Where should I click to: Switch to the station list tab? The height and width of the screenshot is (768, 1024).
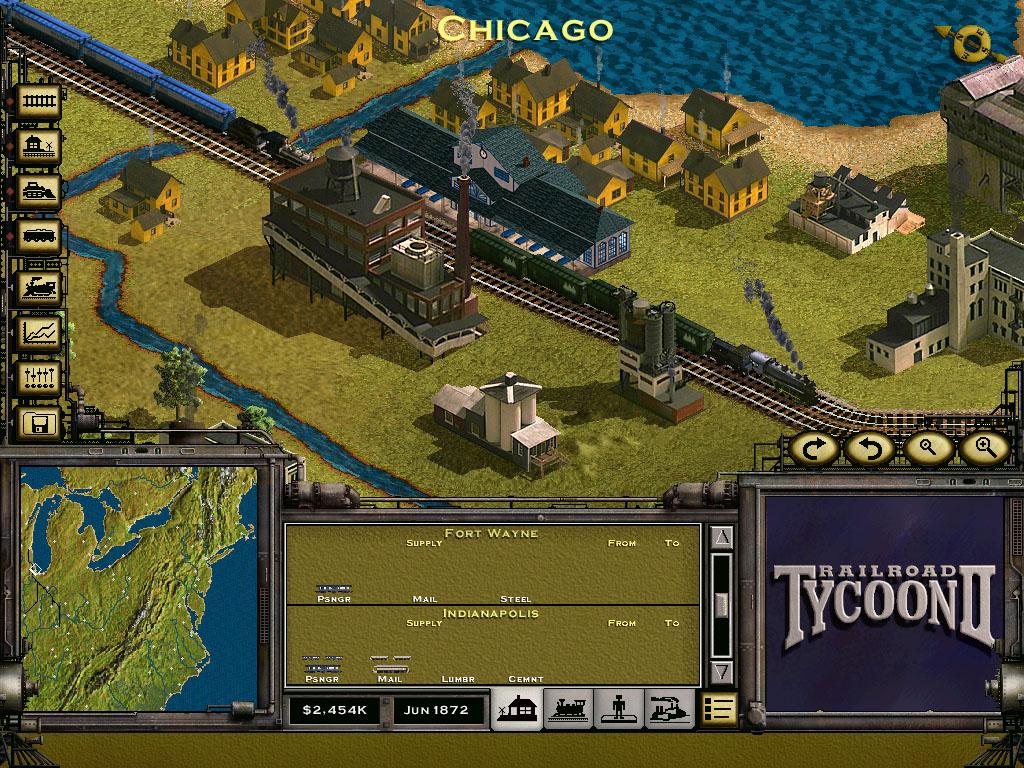[x=519, y=709]
